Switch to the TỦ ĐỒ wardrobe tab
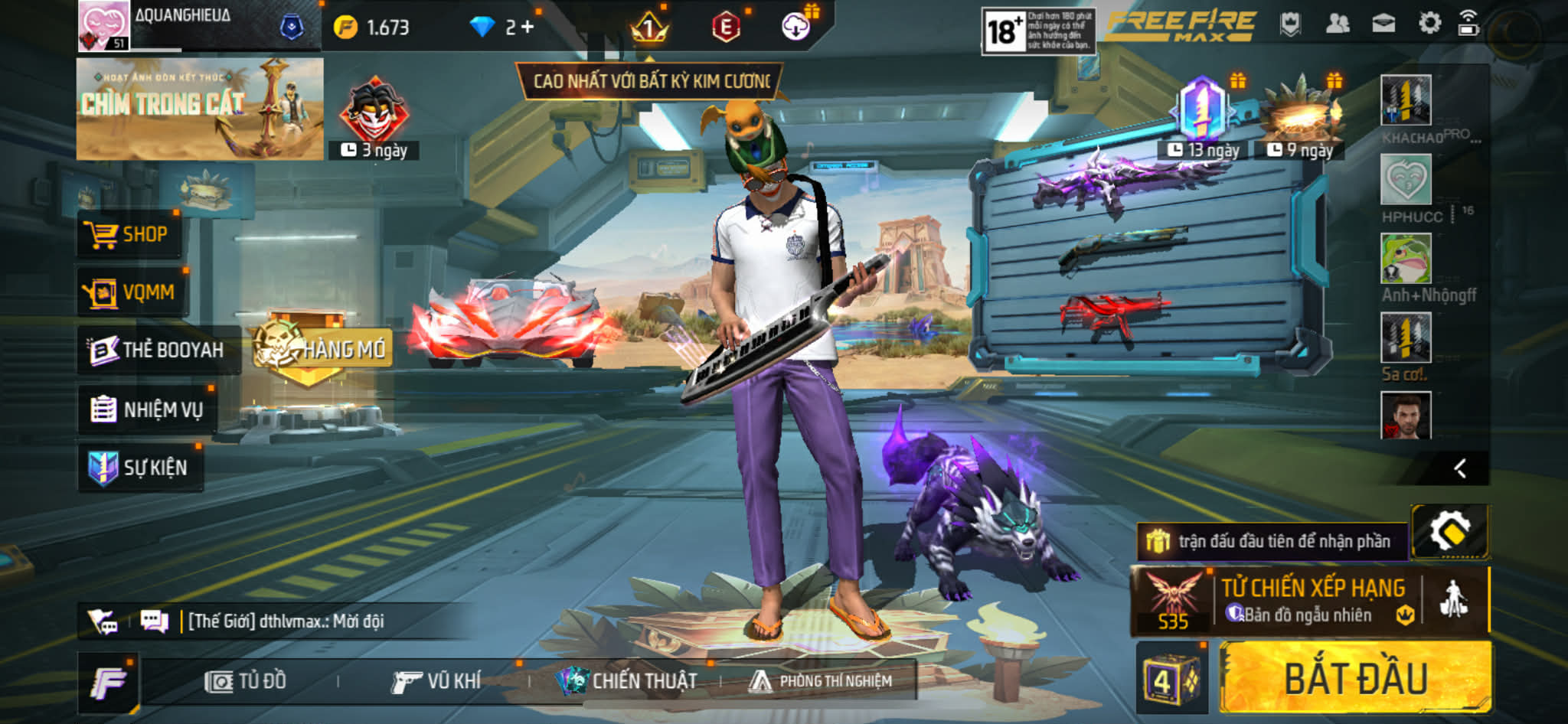The height and width of the screenshot is (724, 1568). point(246,681)
